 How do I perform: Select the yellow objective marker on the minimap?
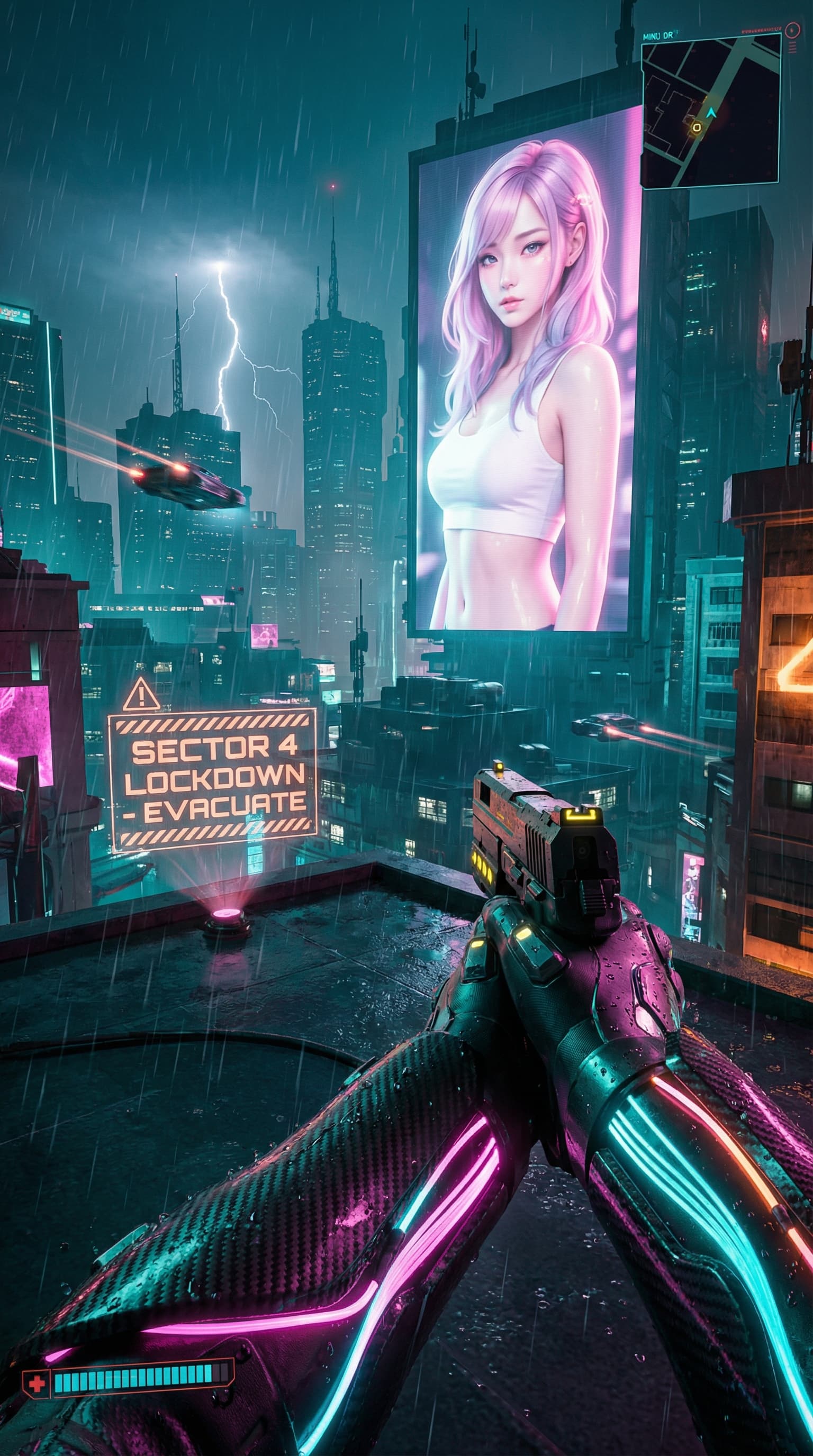pyautogui.click(x=696, y=127)
